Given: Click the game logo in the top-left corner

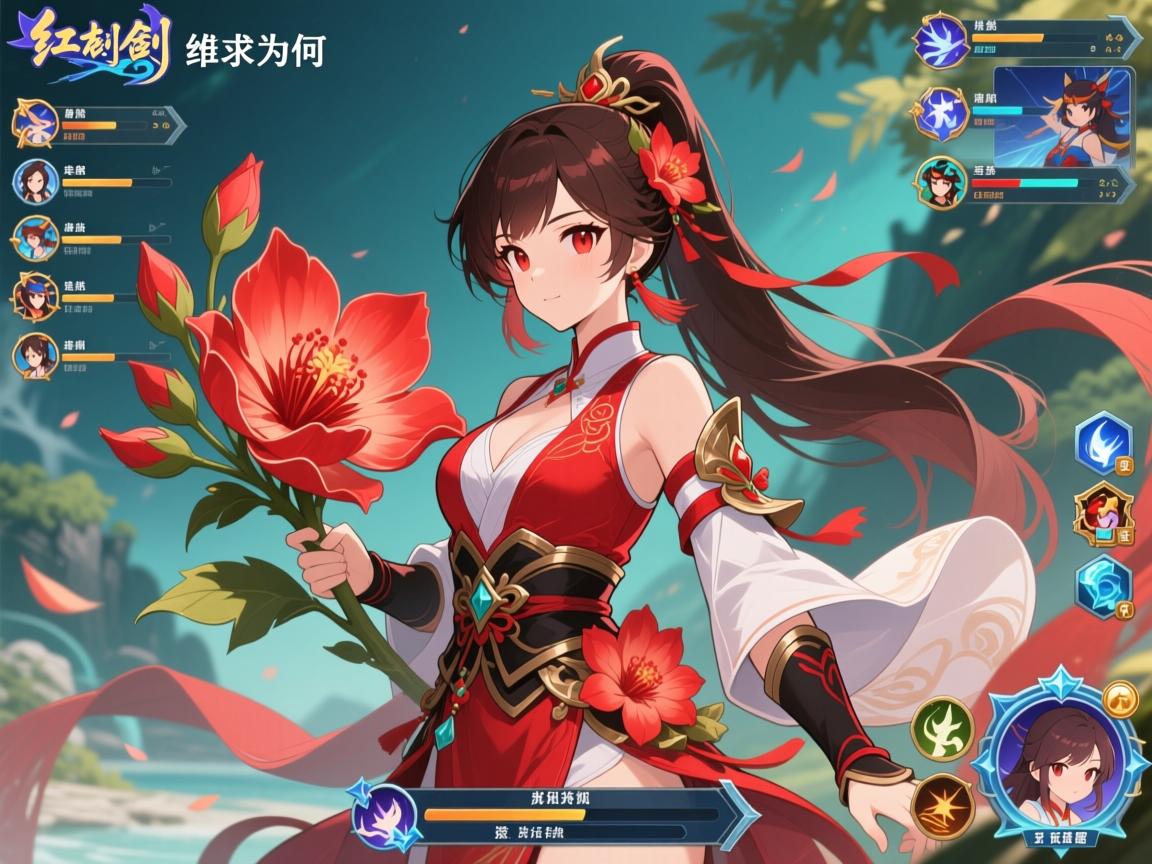Looking at the screenshot, I should [x=90, y=47].
